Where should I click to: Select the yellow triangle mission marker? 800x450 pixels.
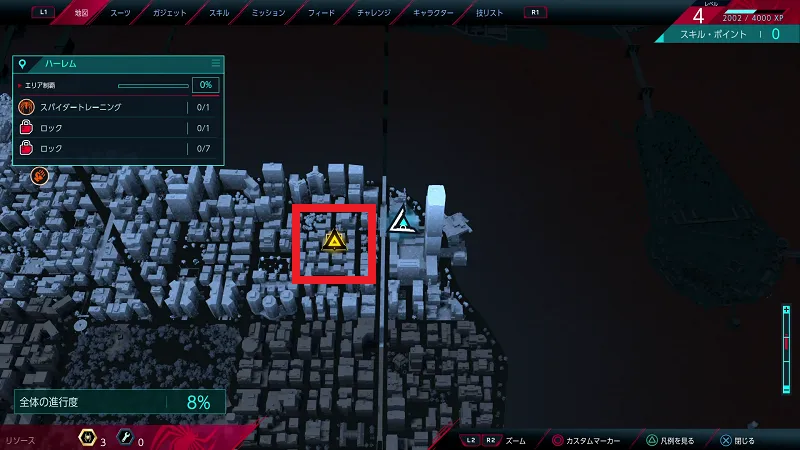[x=334, y=241]
